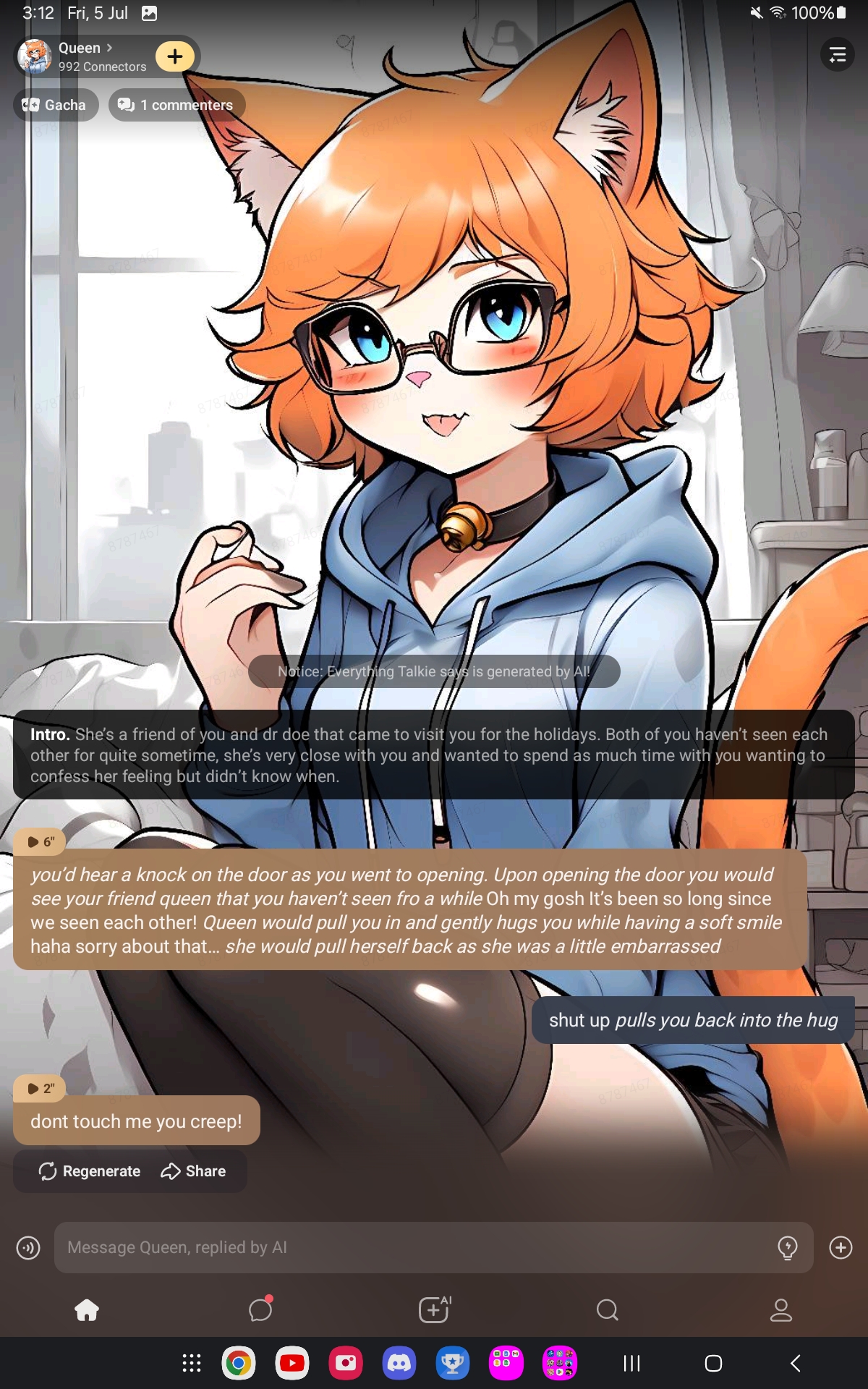This screenshot has height=1389, width=868.
Task: Regenerate the AI's last reply
Action: [x=90, y=1171]
